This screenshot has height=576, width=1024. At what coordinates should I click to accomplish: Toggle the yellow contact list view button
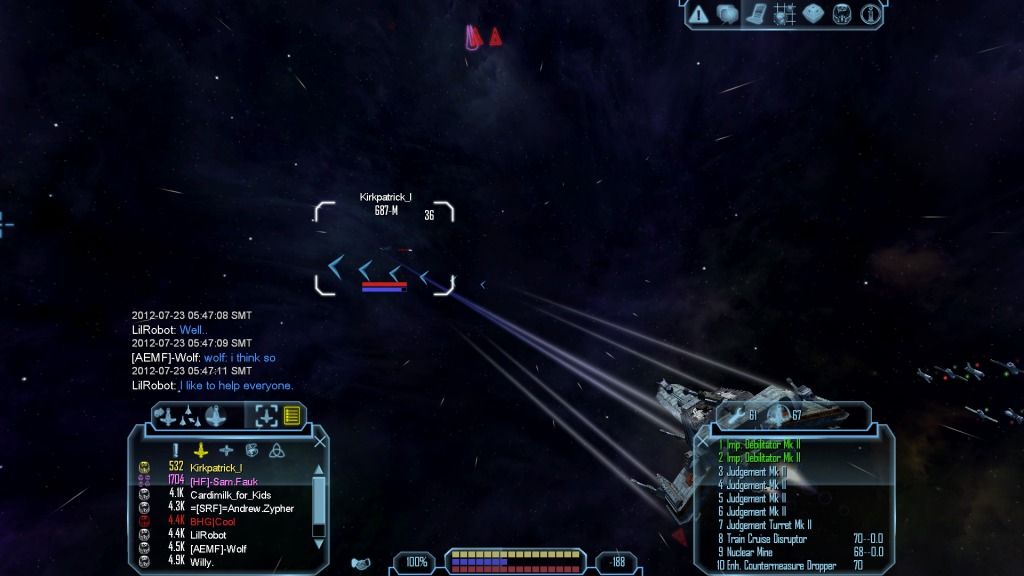[292, 415]
